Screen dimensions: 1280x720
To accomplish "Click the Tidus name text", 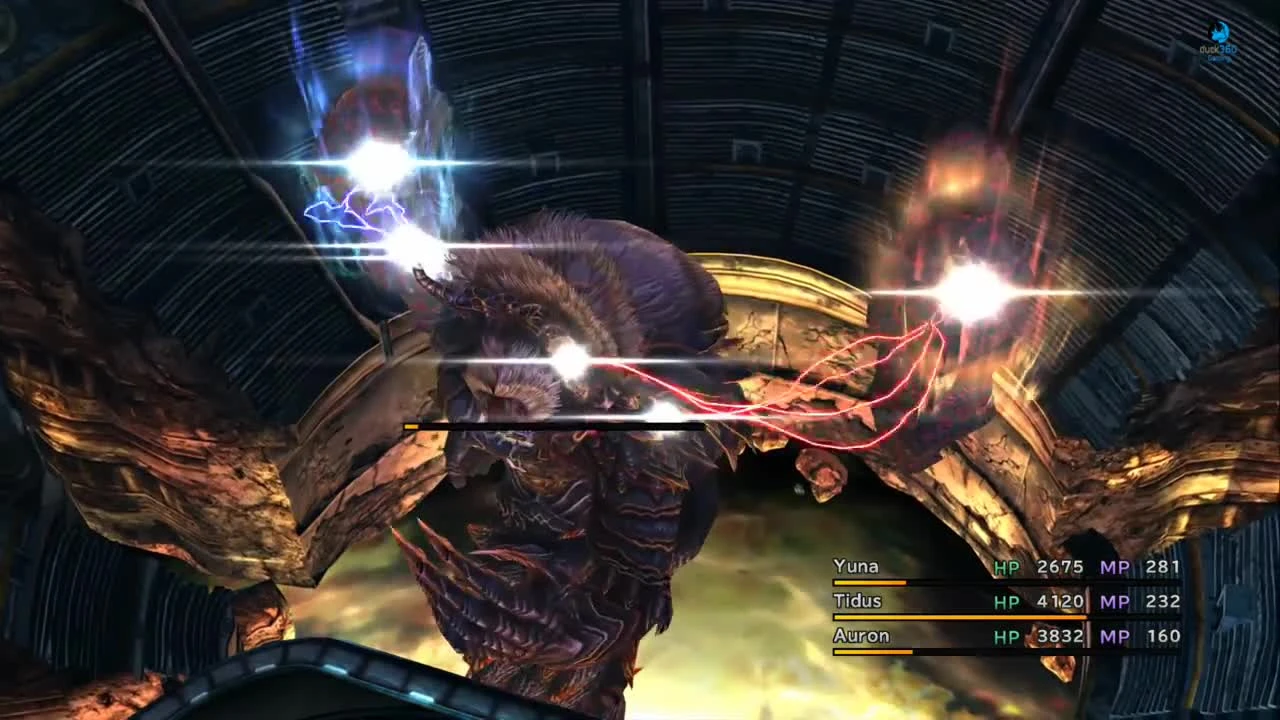I will pos(858,601).
